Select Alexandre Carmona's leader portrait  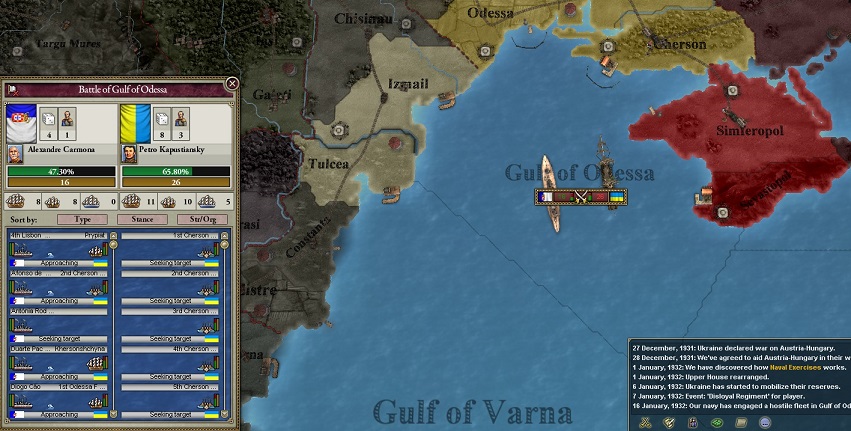[15, 154]
